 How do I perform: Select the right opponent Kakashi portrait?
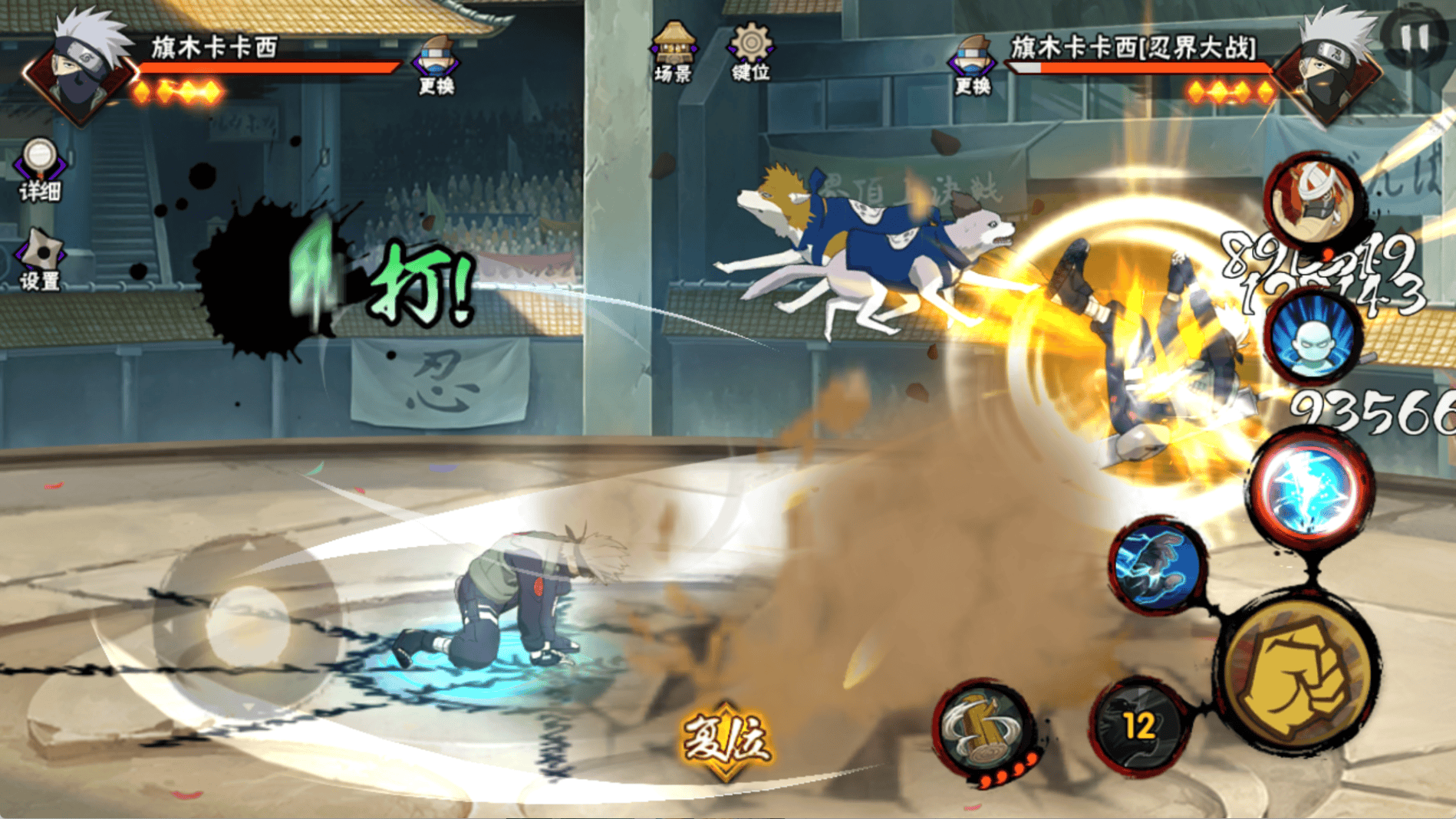[1329, 71]
